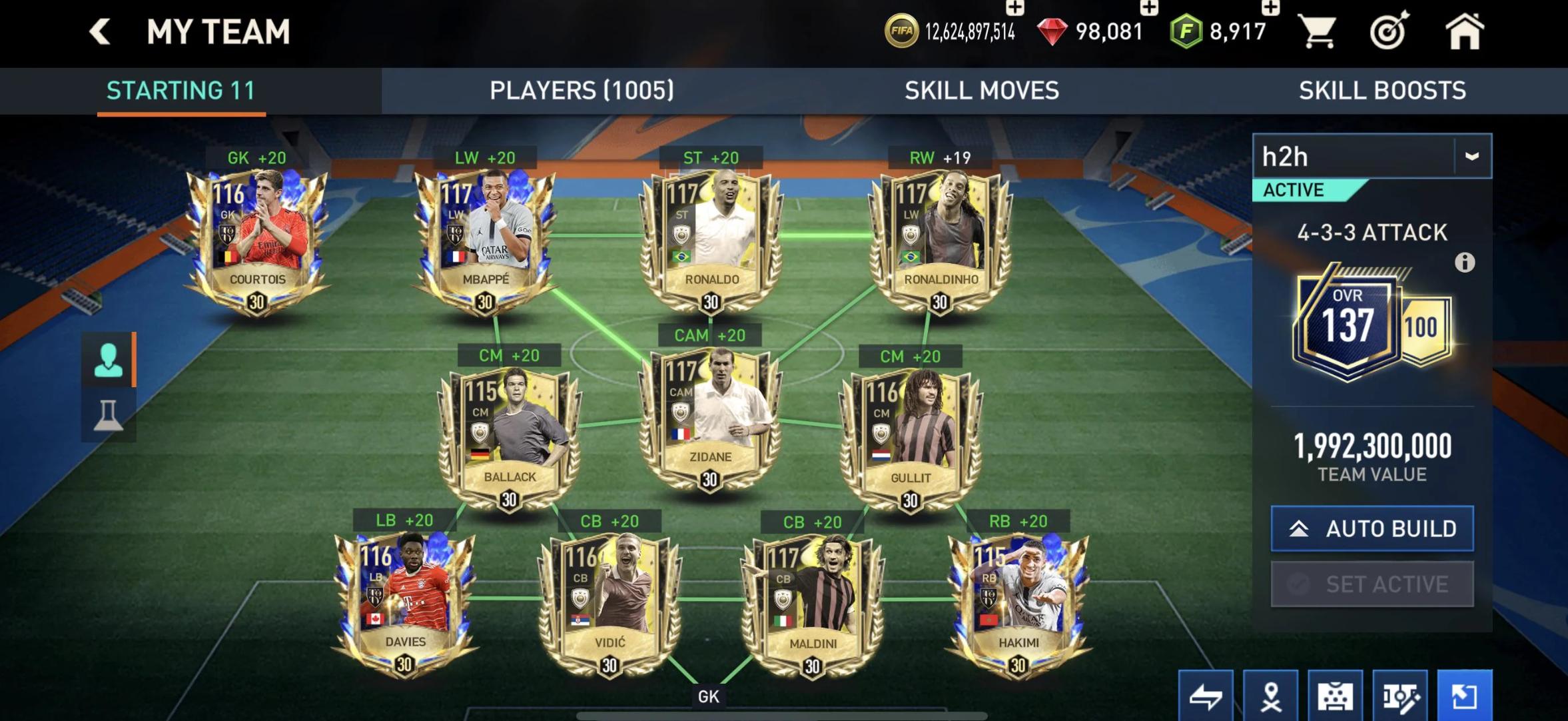Click the back arrow beside MY TEAM

(x=99, y=30)
